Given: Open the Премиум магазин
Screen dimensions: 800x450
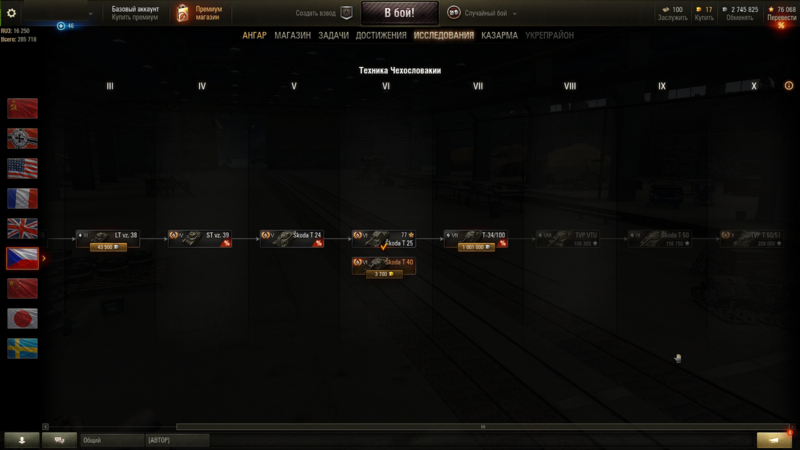Looking at the screenshot, I should 199,13.
